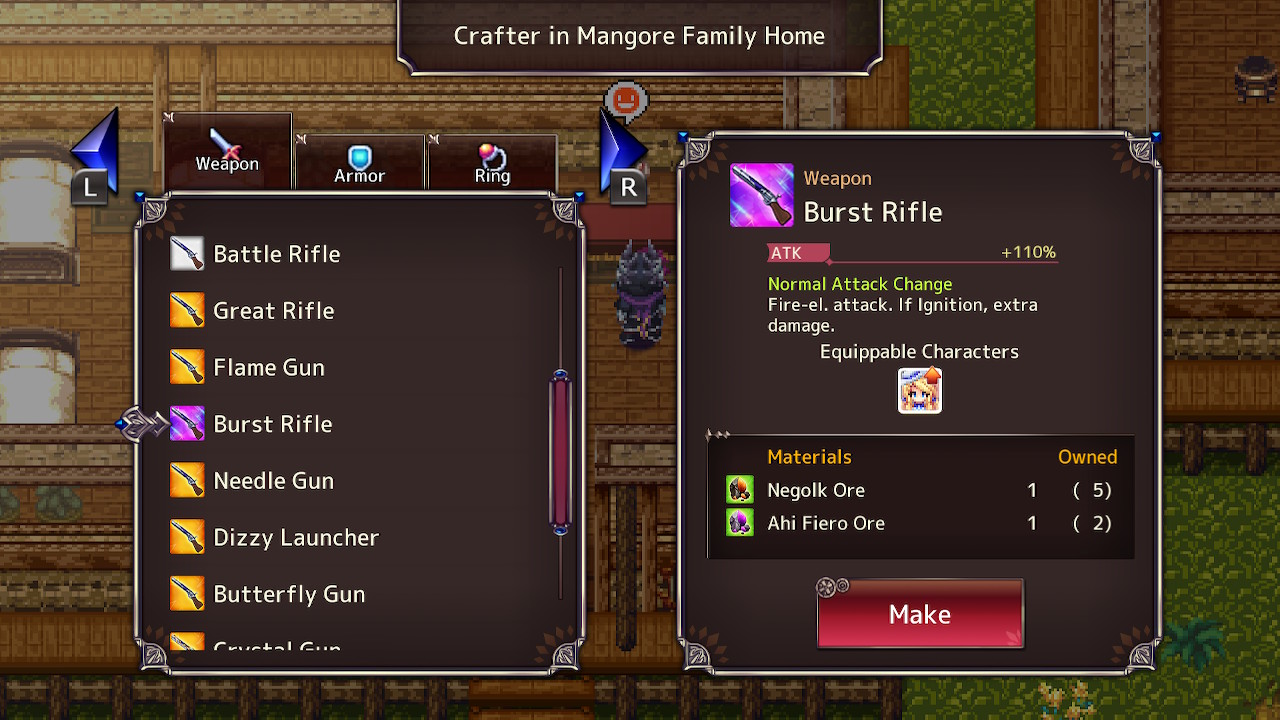This screenshot has height=720, width=1280.
Task: Click the Ahi Fiero Ore material icon
Action: (x=739, y=522)
